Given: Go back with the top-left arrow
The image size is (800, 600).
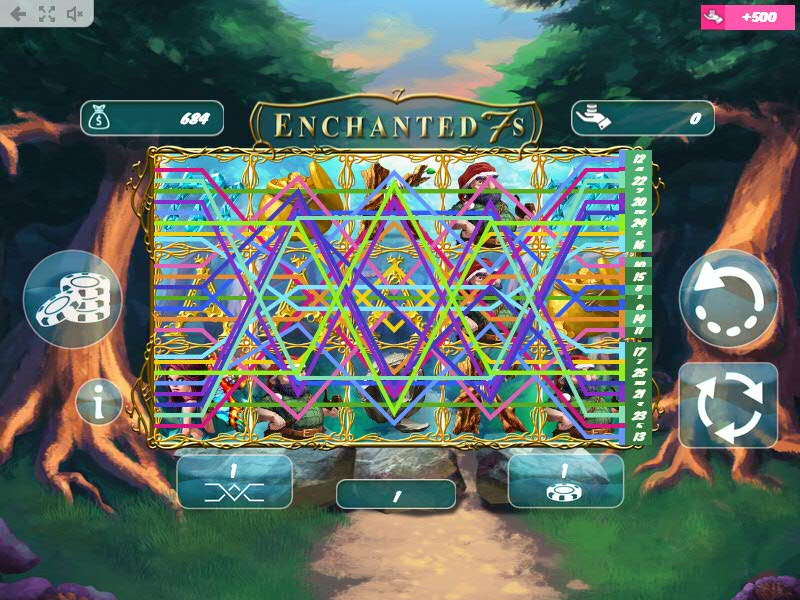Looking at the screenshot, I should pos(18,14).
